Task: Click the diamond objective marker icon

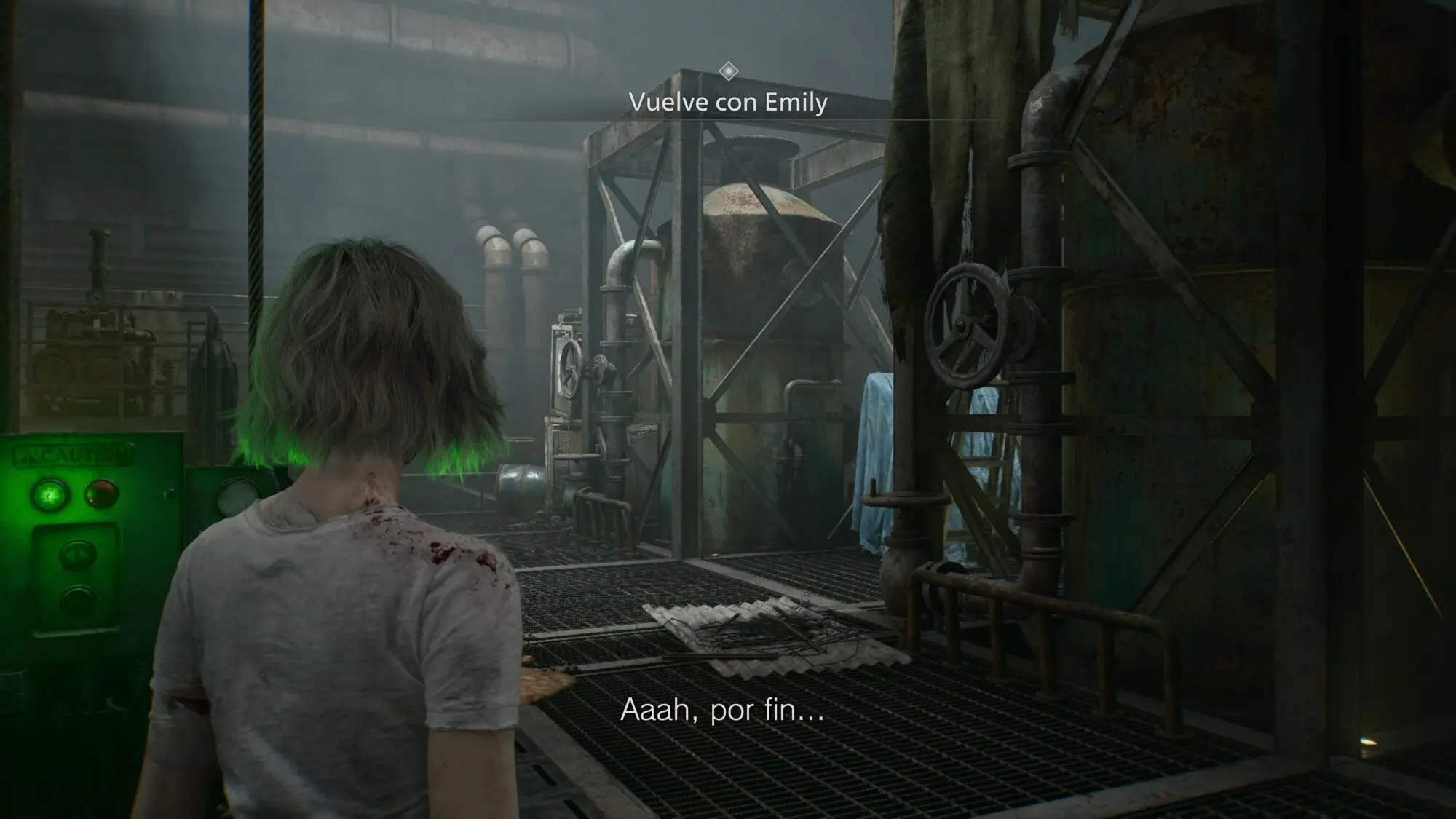Action: tap(728, 71)
